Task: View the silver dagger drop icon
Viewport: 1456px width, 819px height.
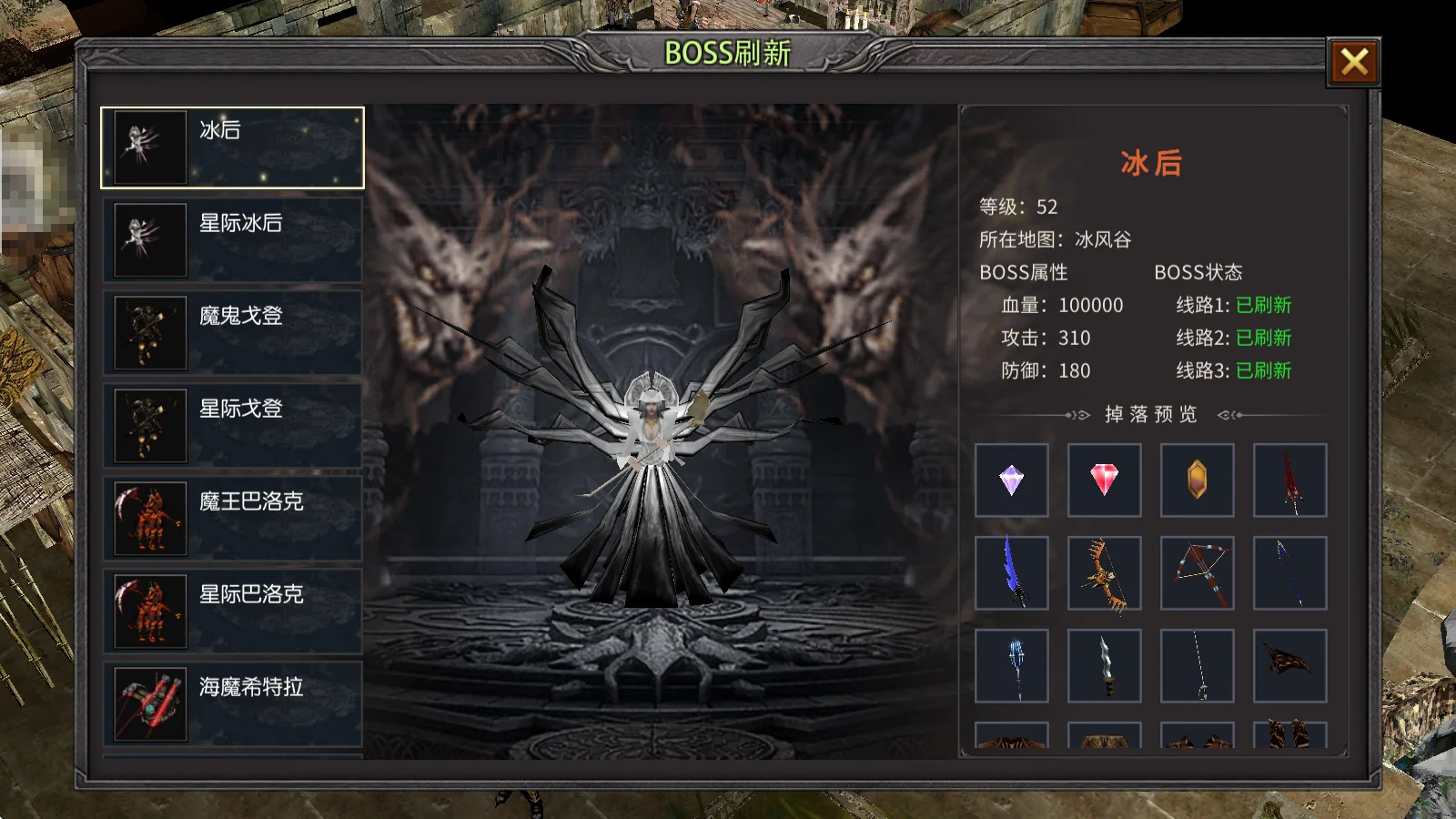Action: coord(1104,664)
